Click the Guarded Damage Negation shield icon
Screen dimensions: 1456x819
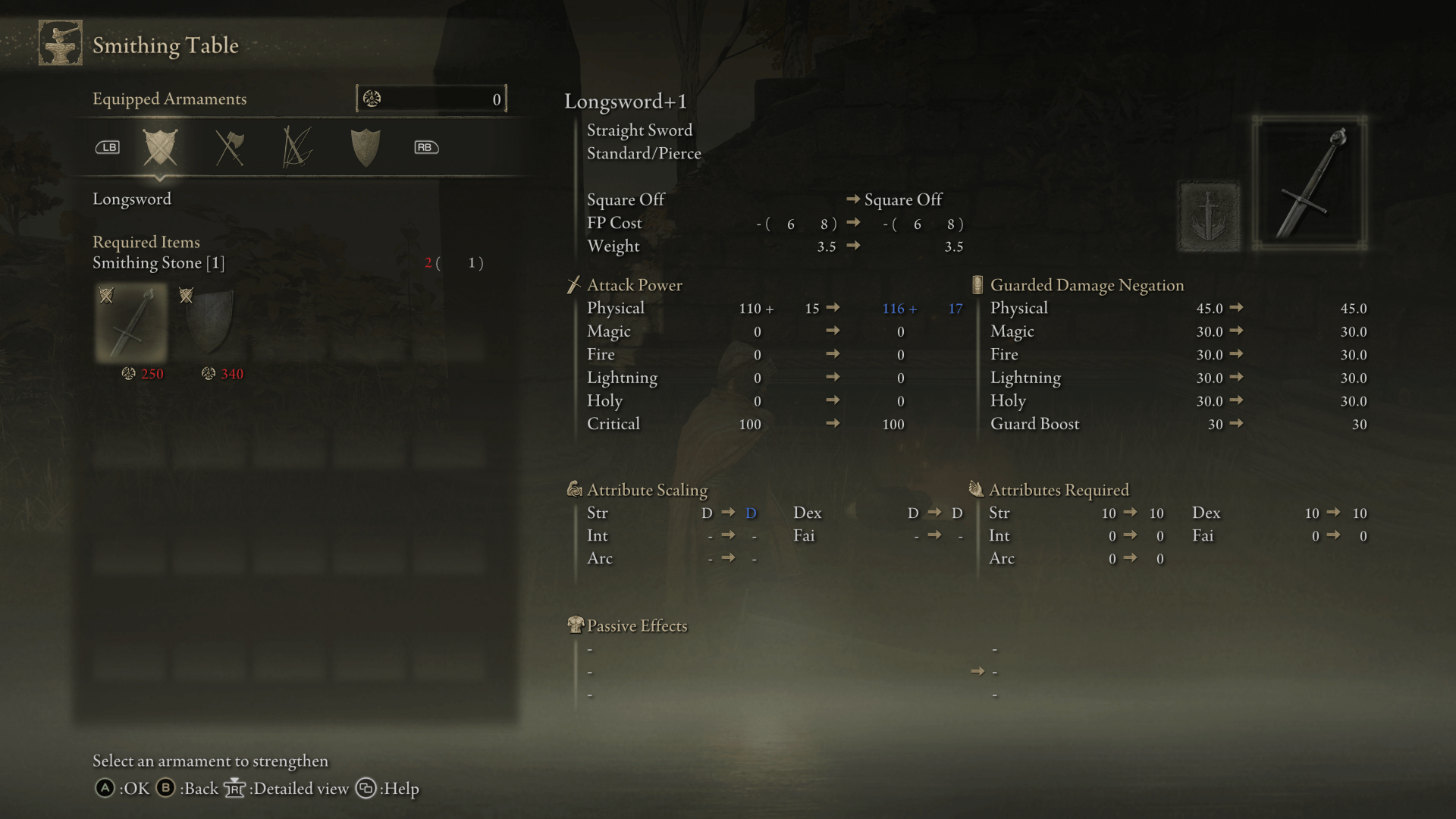(978, 284)
